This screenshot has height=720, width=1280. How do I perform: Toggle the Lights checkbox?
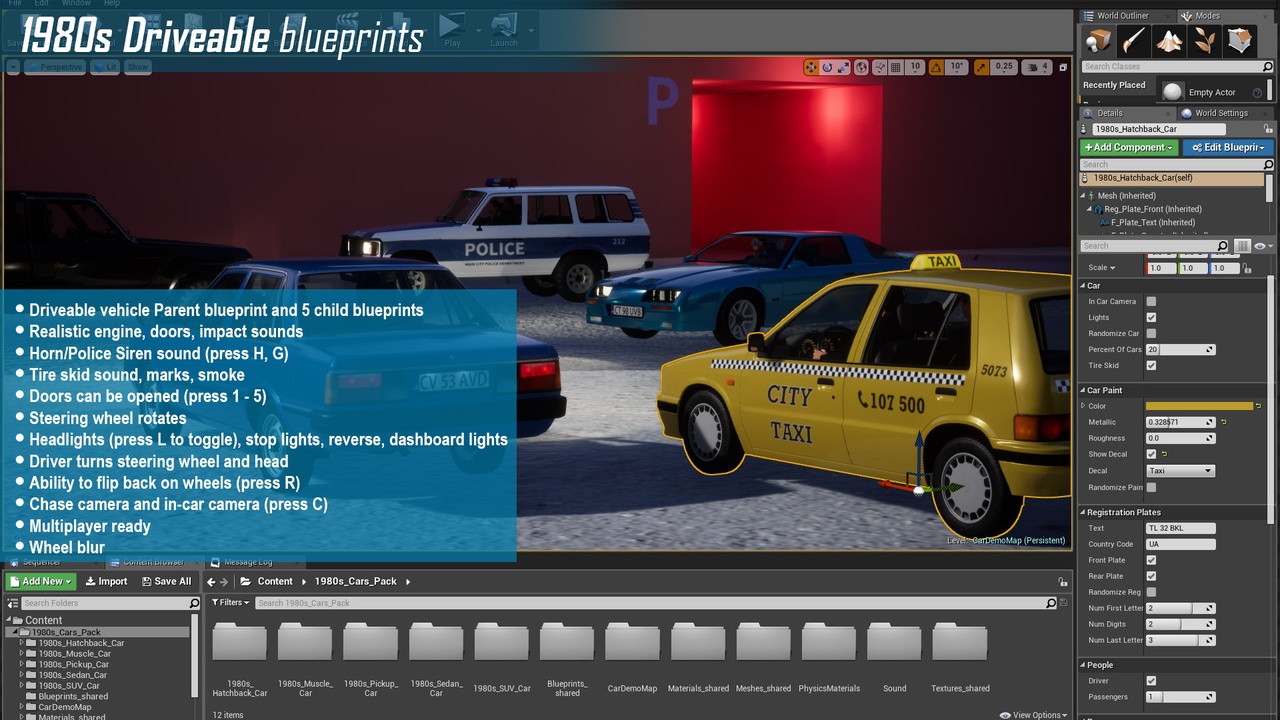pos(1151,317)
